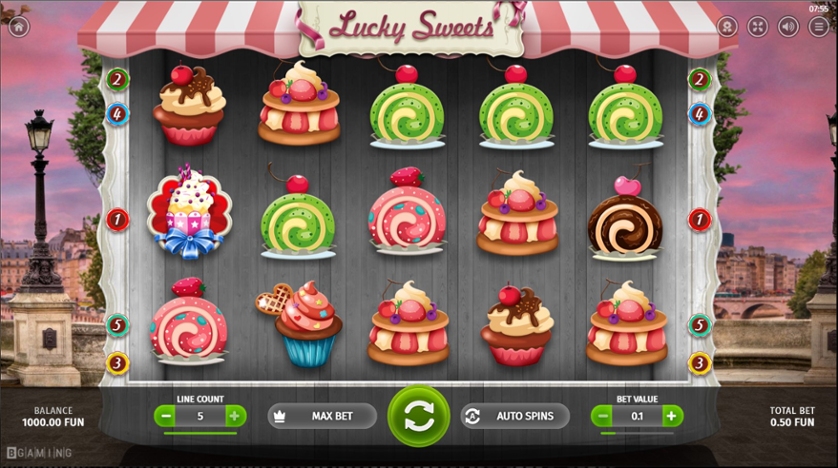Open the rosette award icon

727,27
